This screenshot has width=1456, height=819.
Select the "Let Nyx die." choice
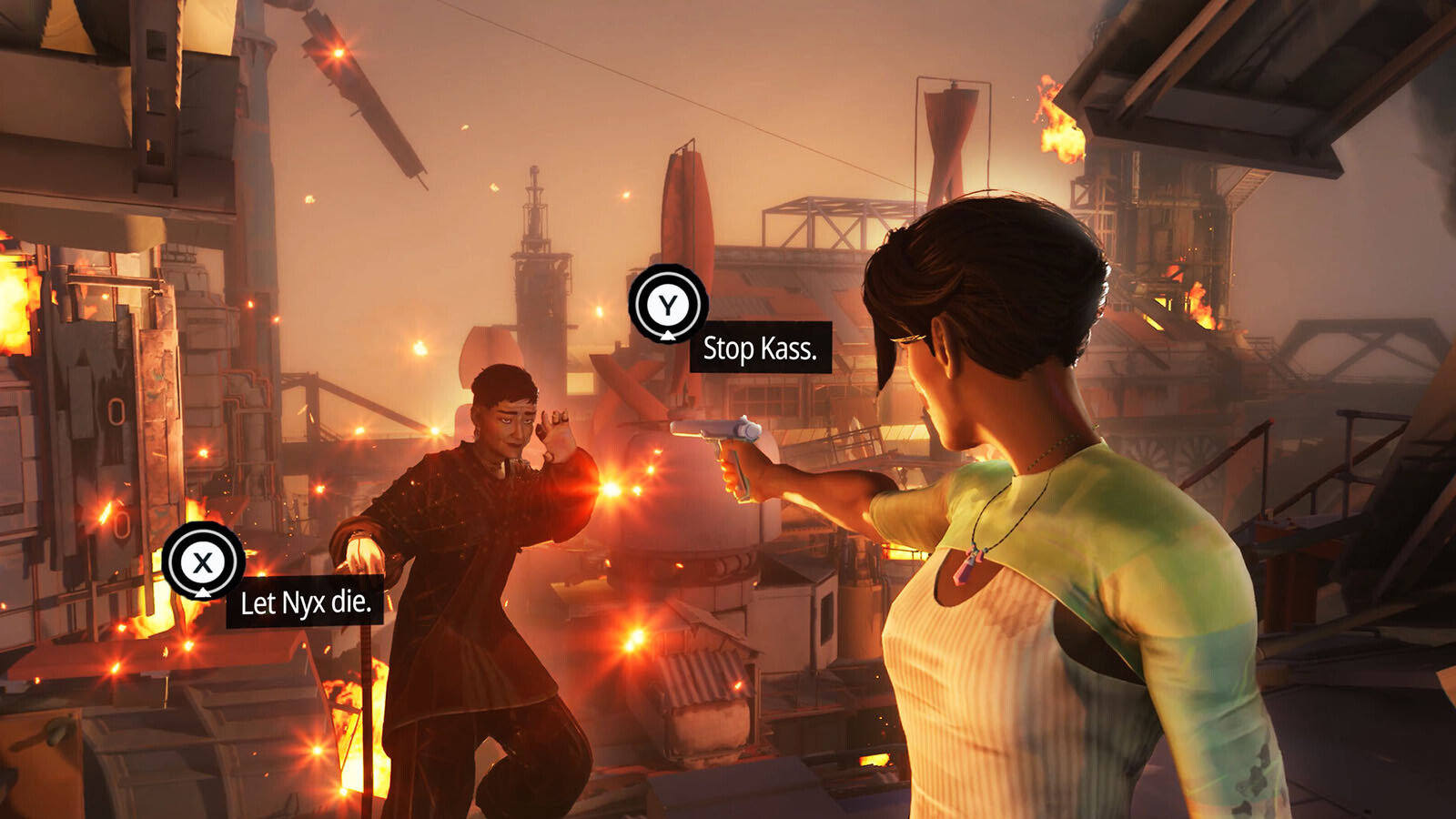[x=305, y=602]
